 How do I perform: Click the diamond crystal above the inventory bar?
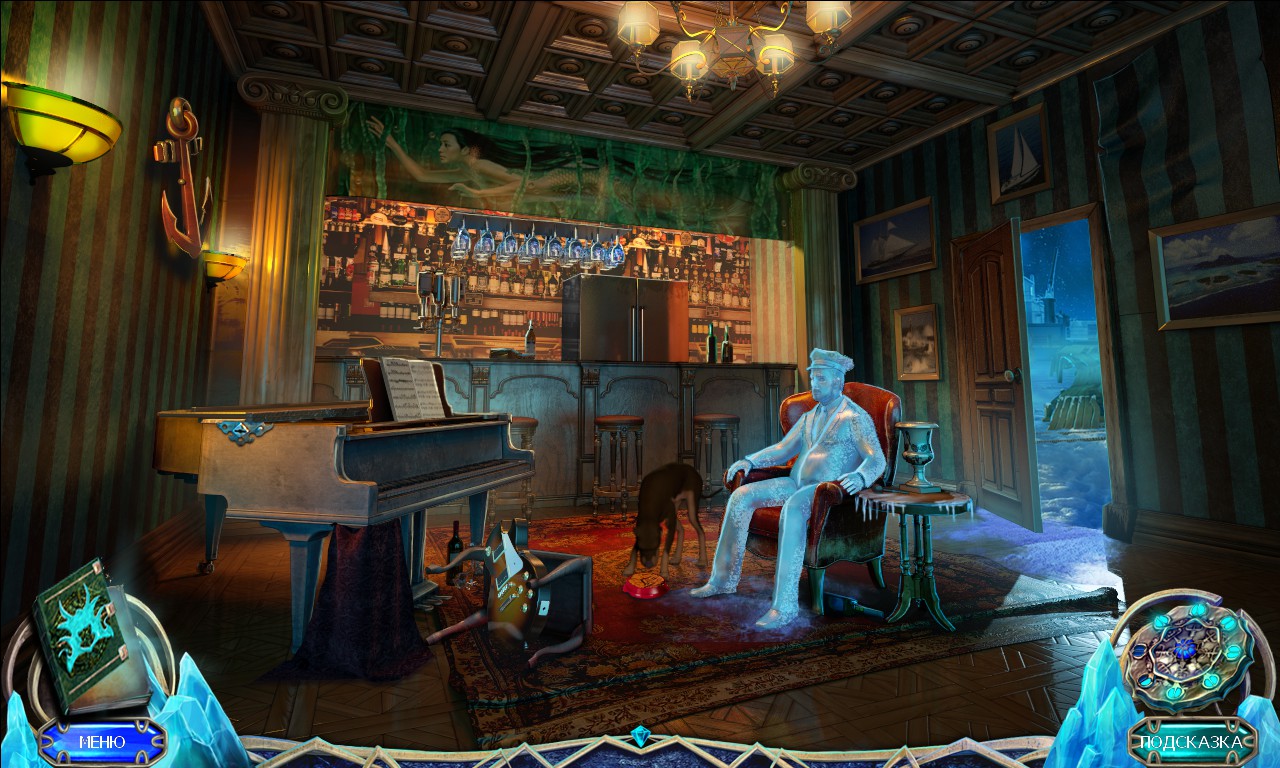(x=640, y=734)
